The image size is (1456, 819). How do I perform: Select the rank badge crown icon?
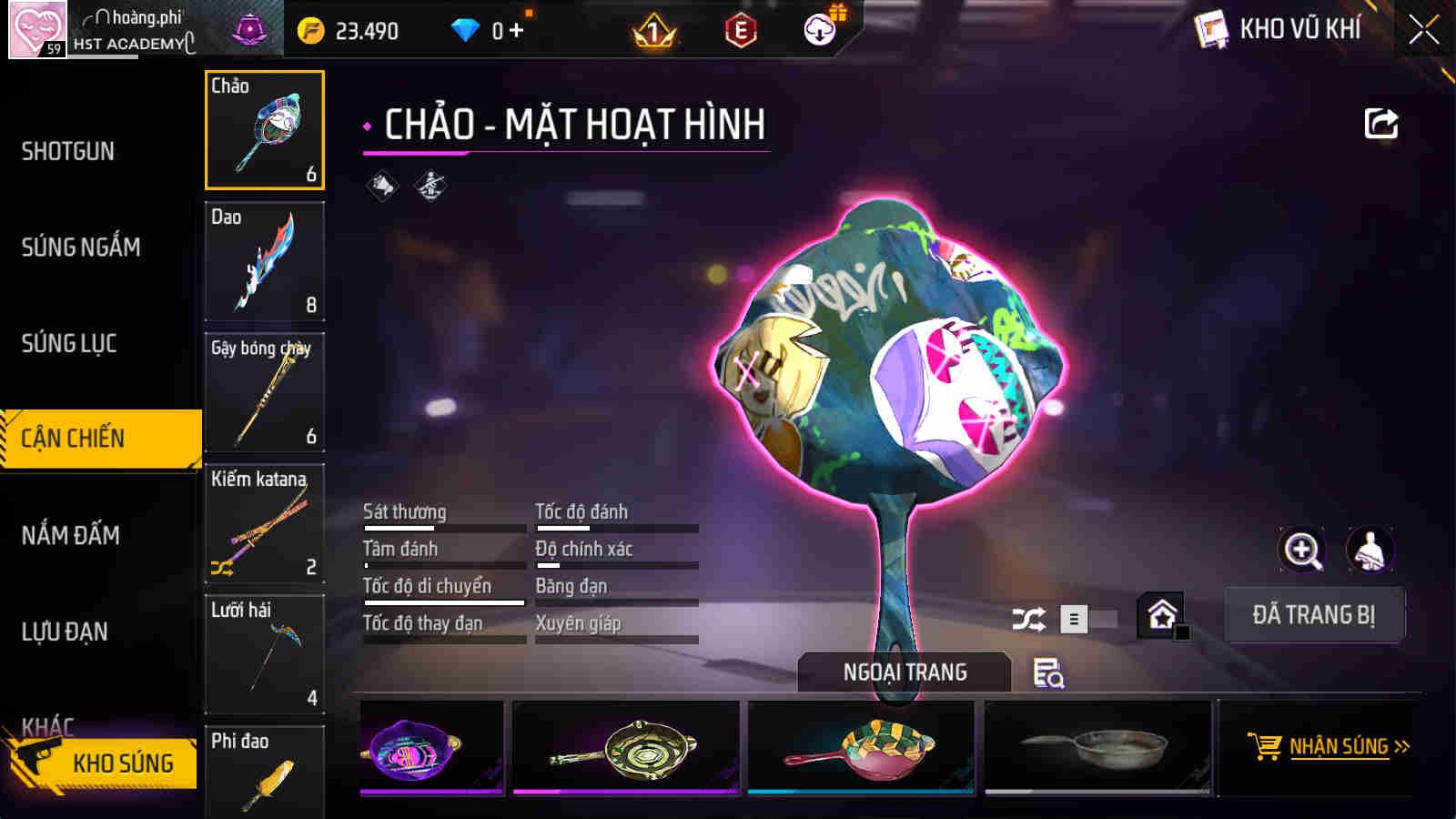point(654,30)
